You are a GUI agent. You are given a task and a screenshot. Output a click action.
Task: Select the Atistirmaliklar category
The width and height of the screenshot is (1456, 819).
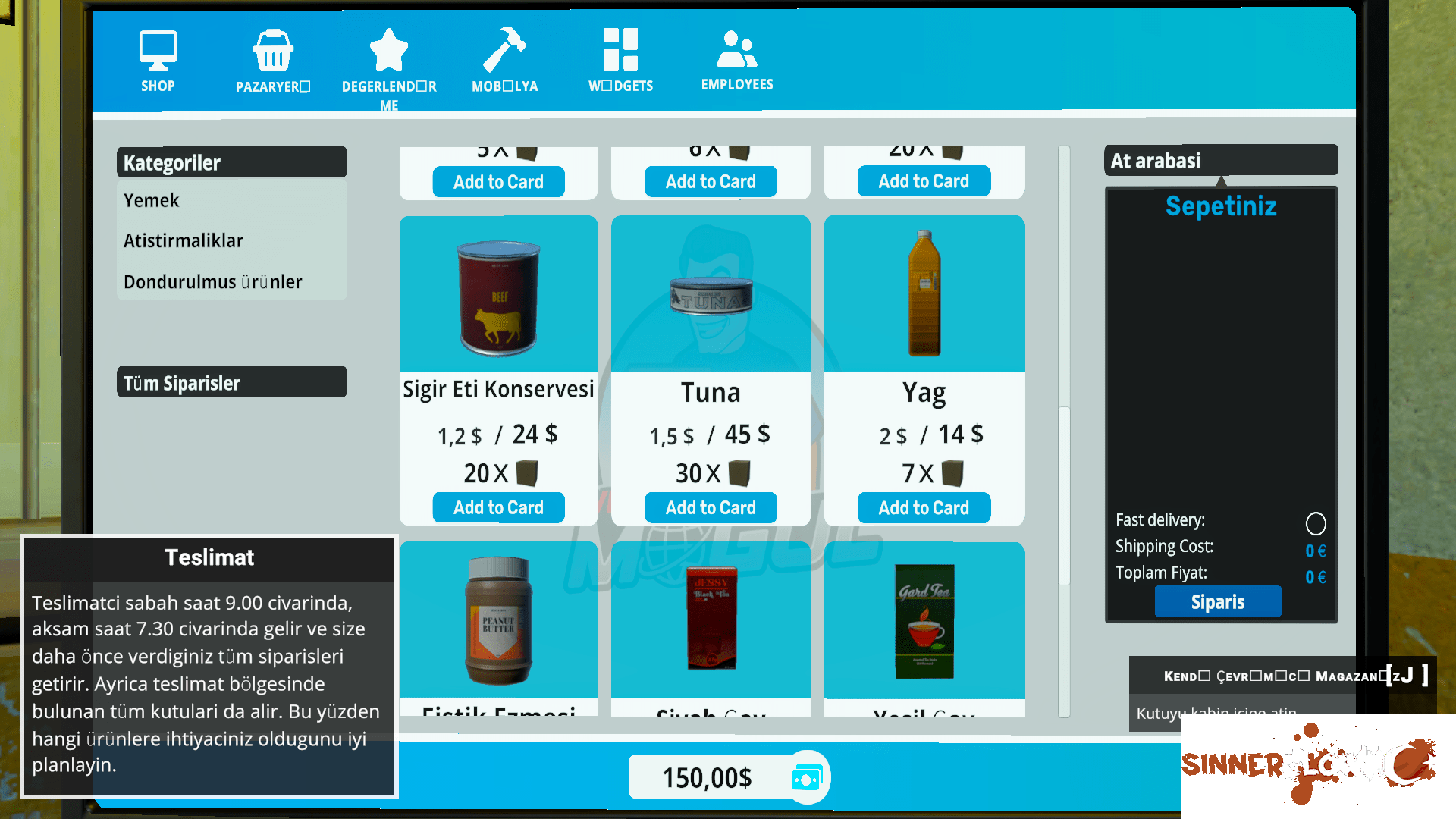point(184,240)
